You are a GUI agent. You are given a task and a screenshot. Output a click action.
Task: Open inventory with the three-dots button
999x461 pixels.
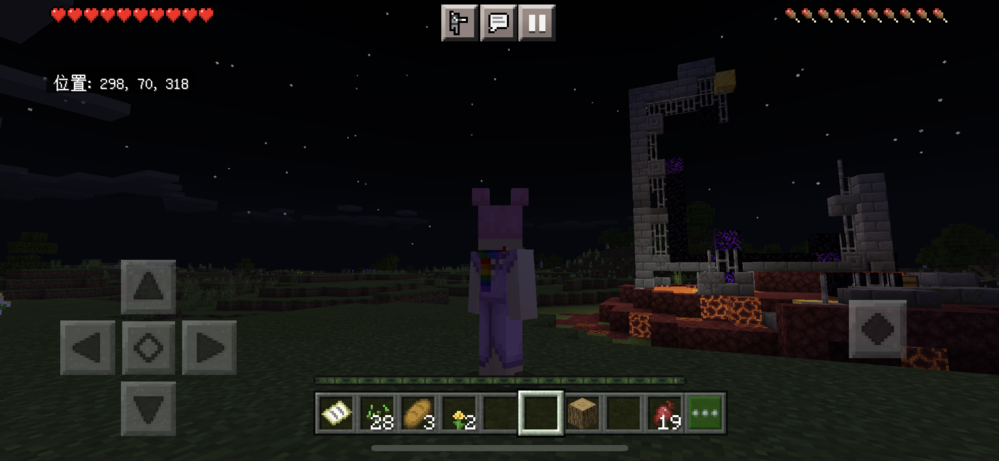[x=706, y=413]
